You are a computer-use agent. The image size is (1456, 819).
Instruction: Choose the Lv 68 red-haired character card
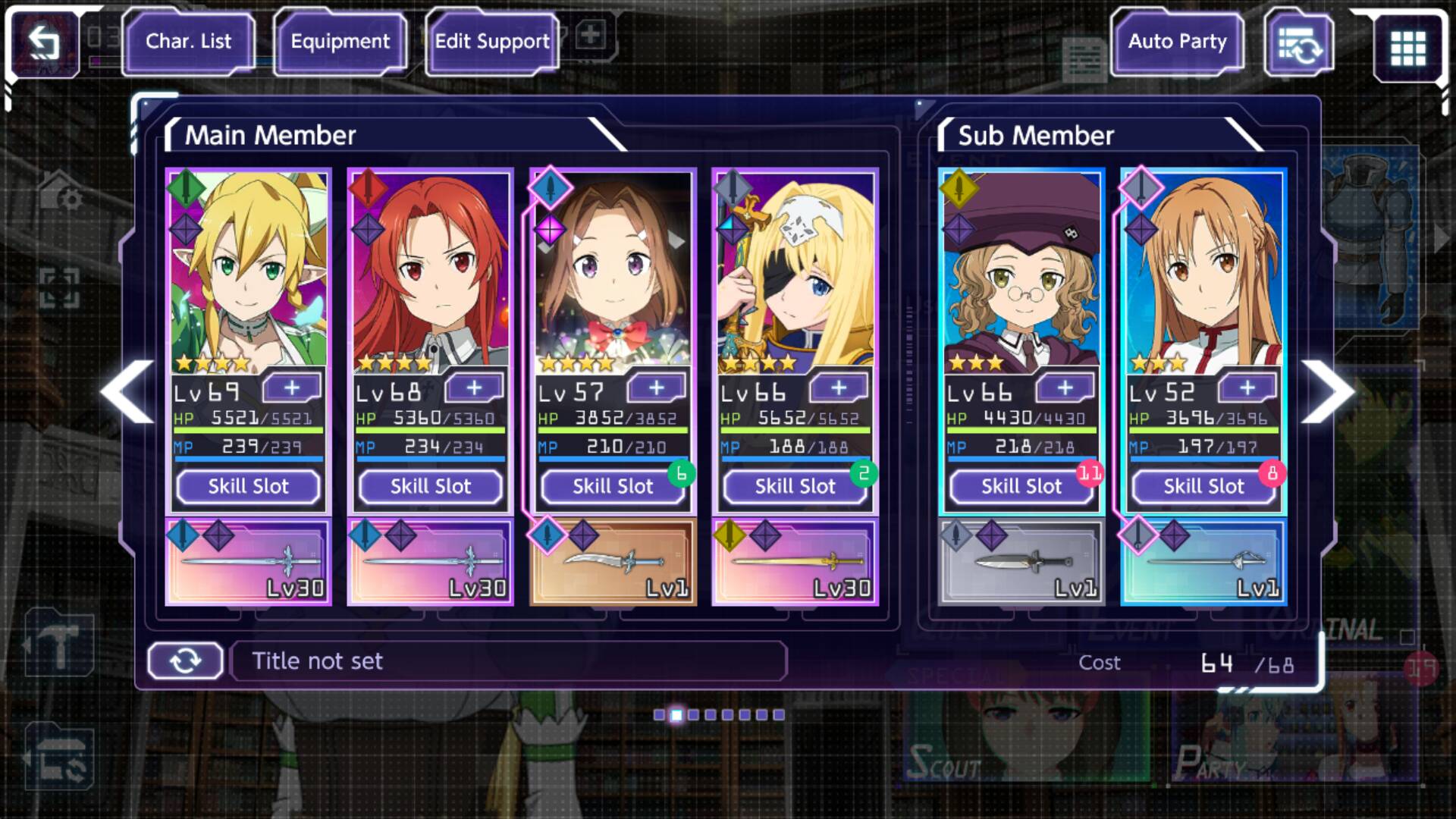(x=431, y=273)
